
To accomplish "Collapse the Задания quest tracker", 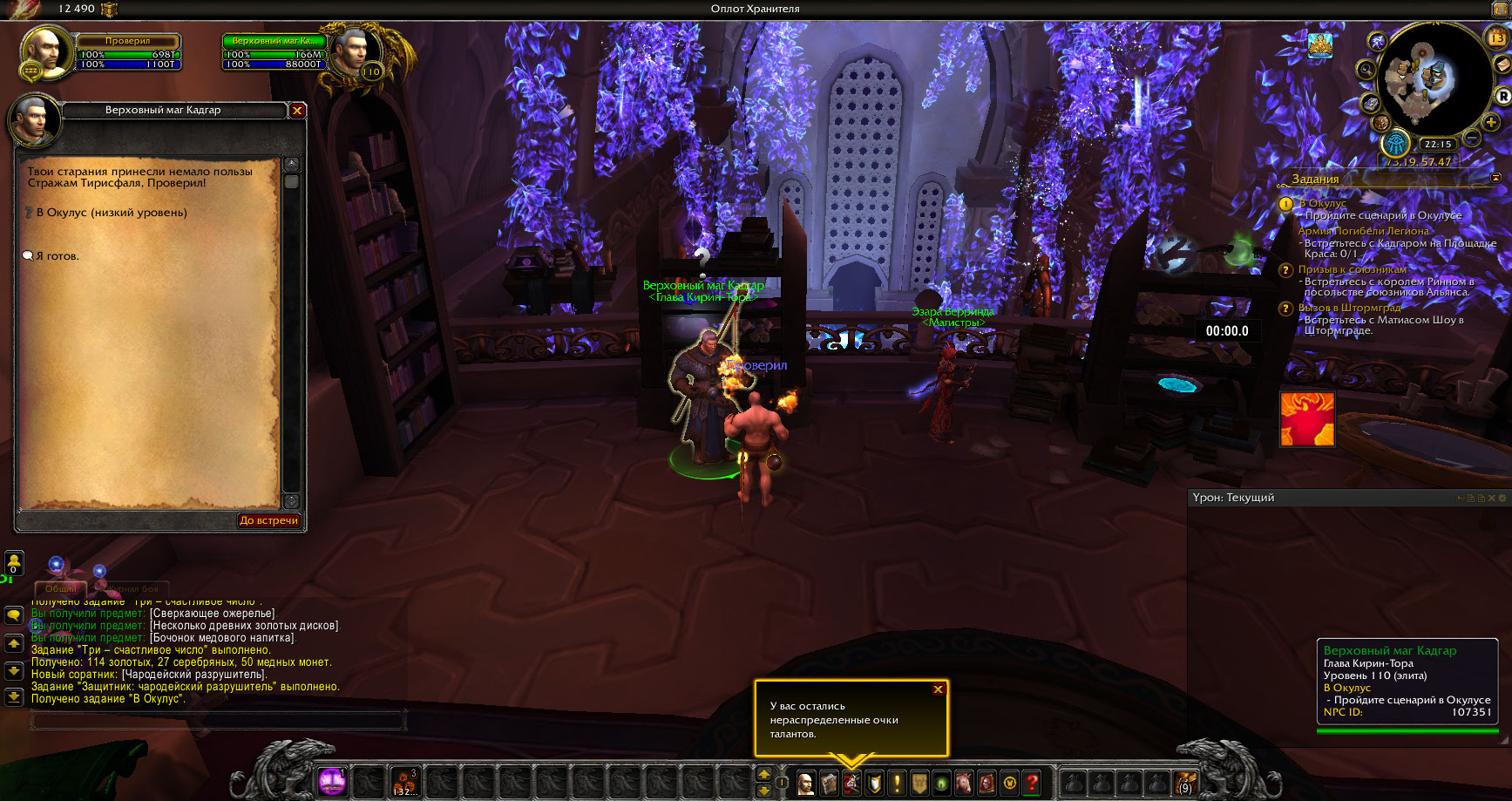I will coord(1496,178).
